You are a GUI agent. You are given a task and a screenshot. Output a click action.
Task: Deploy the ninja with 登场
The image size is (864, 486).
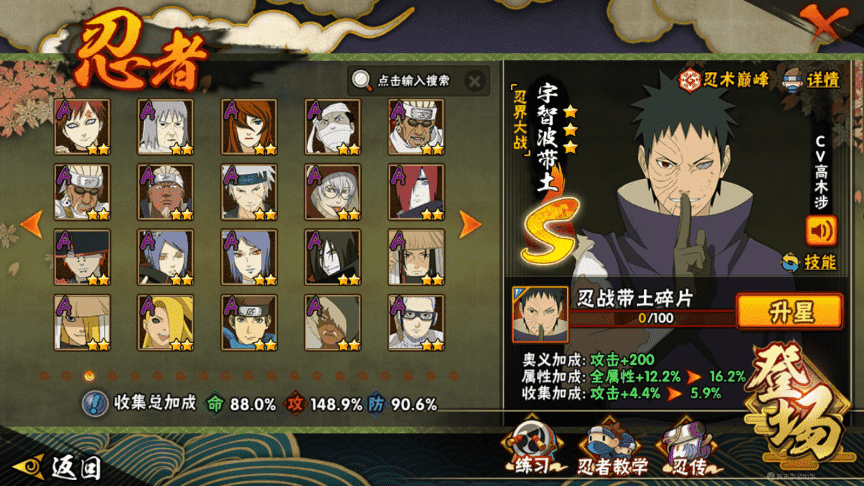[798, 411]
